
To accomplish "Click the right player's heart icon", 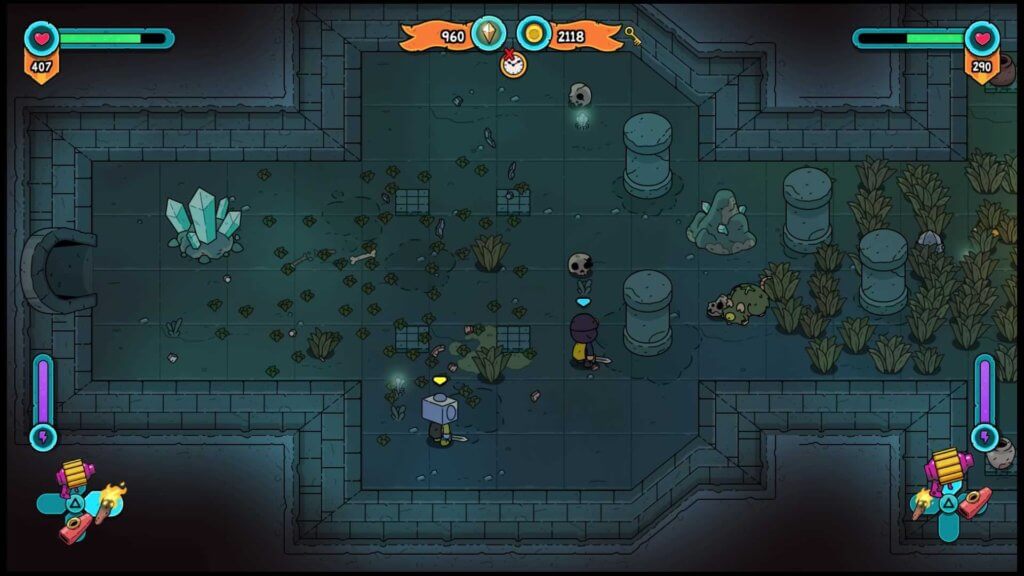I will 982,38.
